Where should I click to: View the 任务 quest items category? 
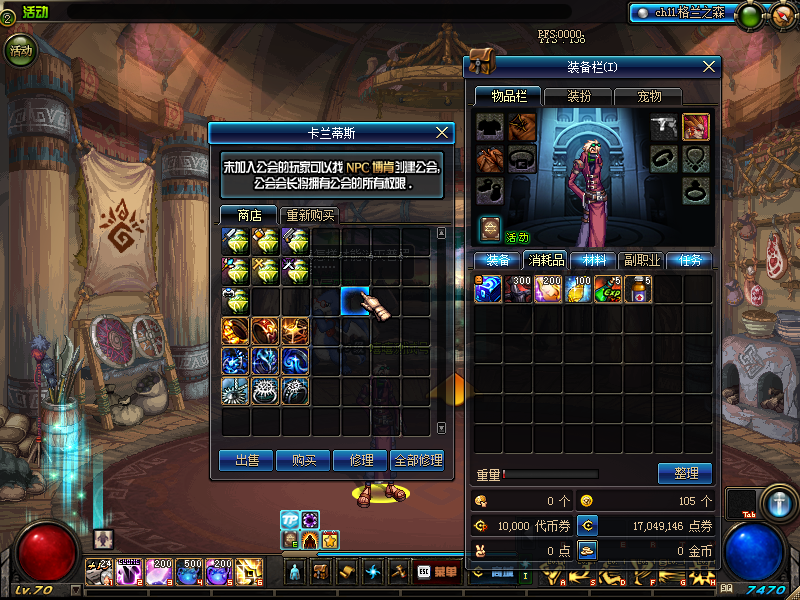689,260
